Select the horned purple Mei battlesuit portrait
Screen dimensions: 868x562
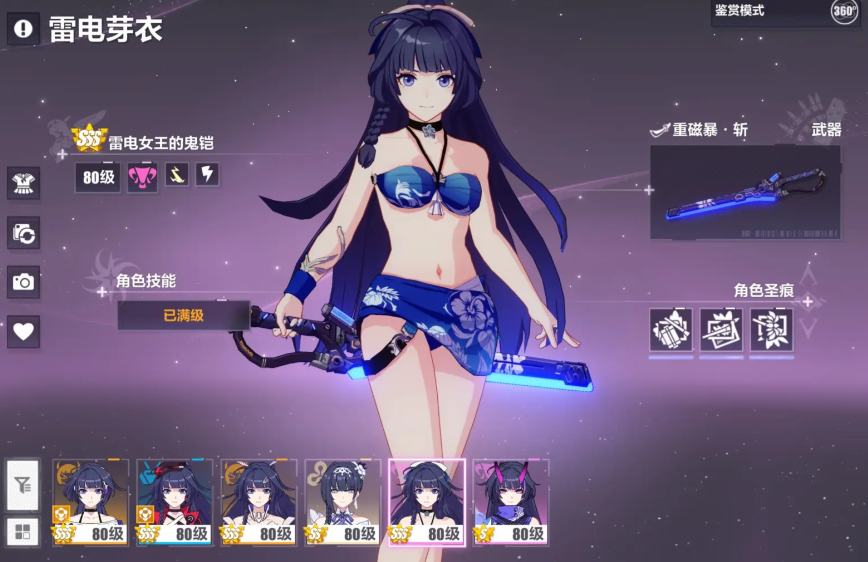tap(511, 502)
